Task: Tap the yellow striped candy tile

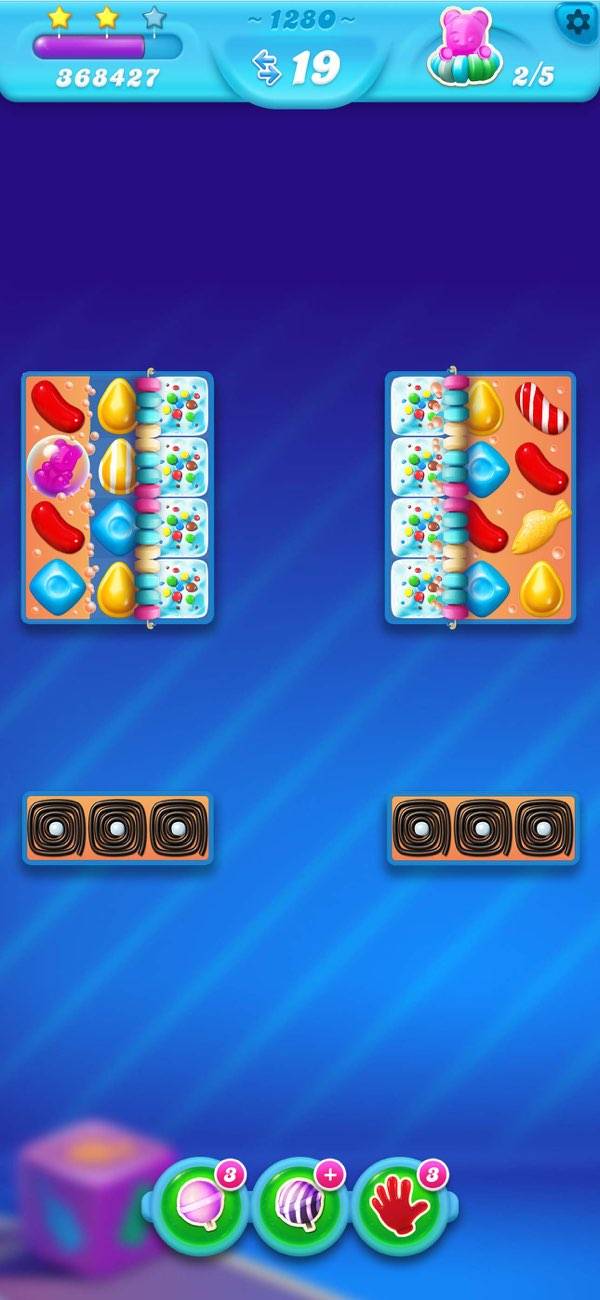Action: click(118, 466)
